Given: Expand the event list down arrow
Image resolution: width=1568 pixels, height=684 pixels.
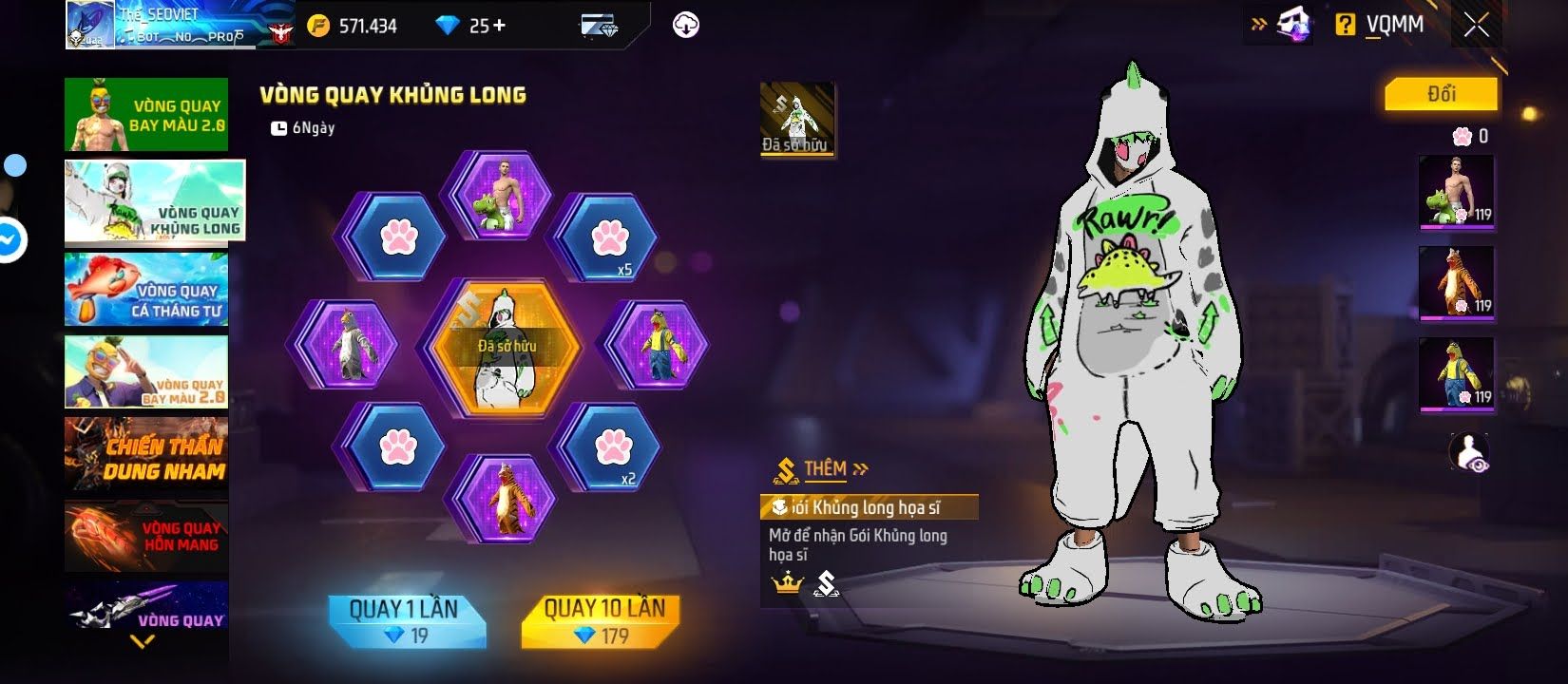Looking at the screenshot, I should point(143,642).
